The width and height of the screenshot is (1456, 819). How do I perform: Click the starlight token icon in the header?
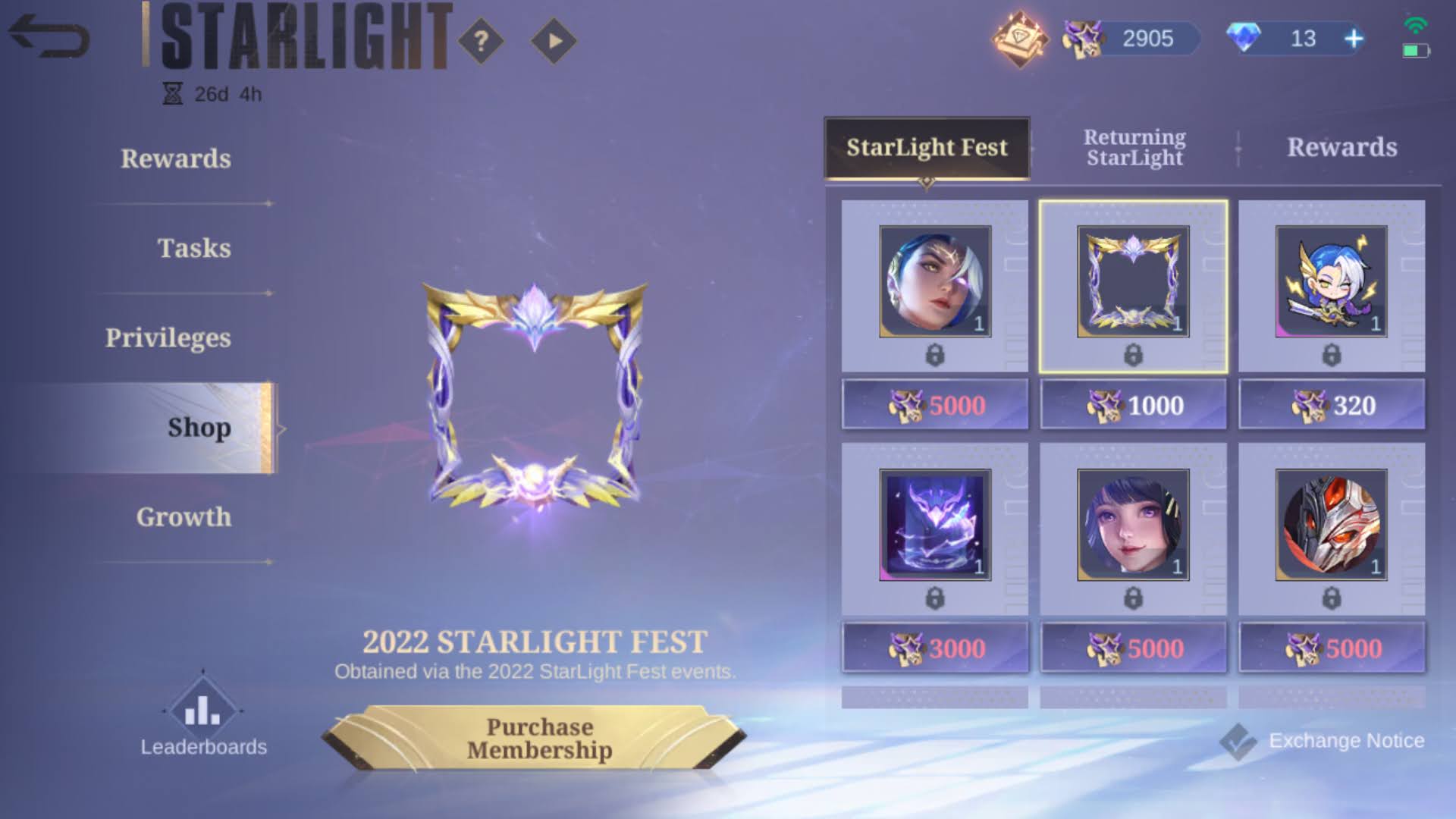(x=1084, y=38)
